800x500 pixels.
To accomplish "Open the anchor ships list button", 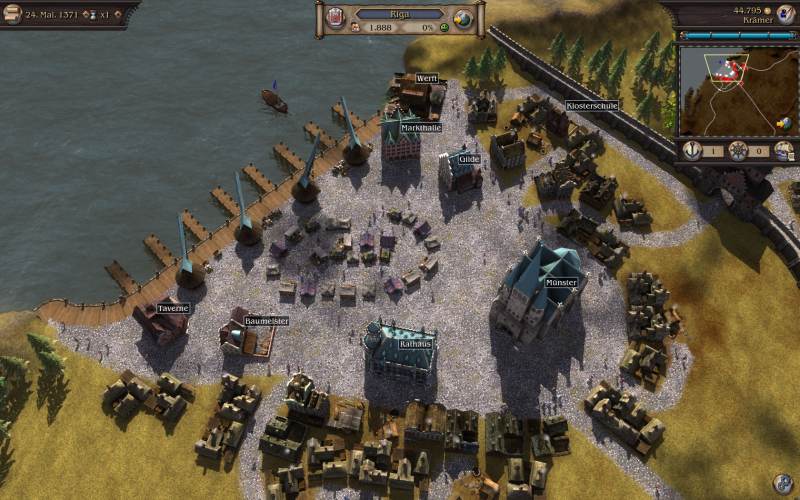I will 691,150.
